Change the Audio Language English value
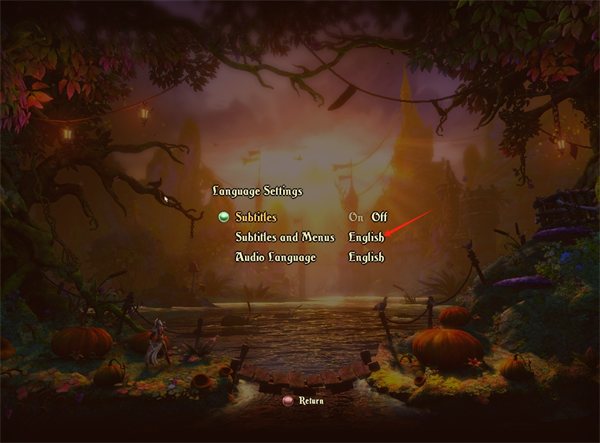The image size is (600, 443). (x=366, y=257)
